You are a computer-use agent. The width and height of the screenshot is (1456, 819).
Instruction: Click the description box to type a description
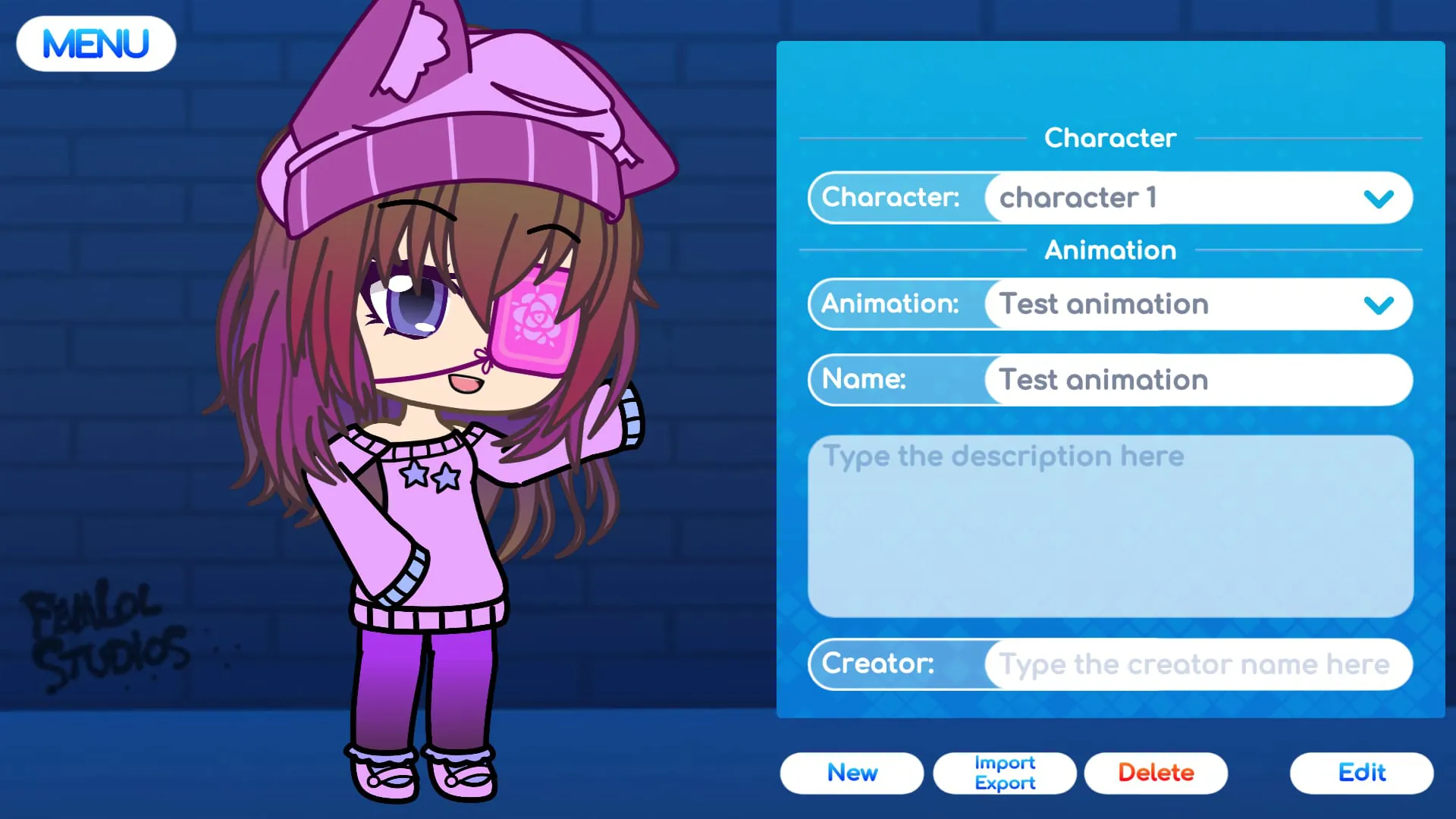pos(1109,523)
